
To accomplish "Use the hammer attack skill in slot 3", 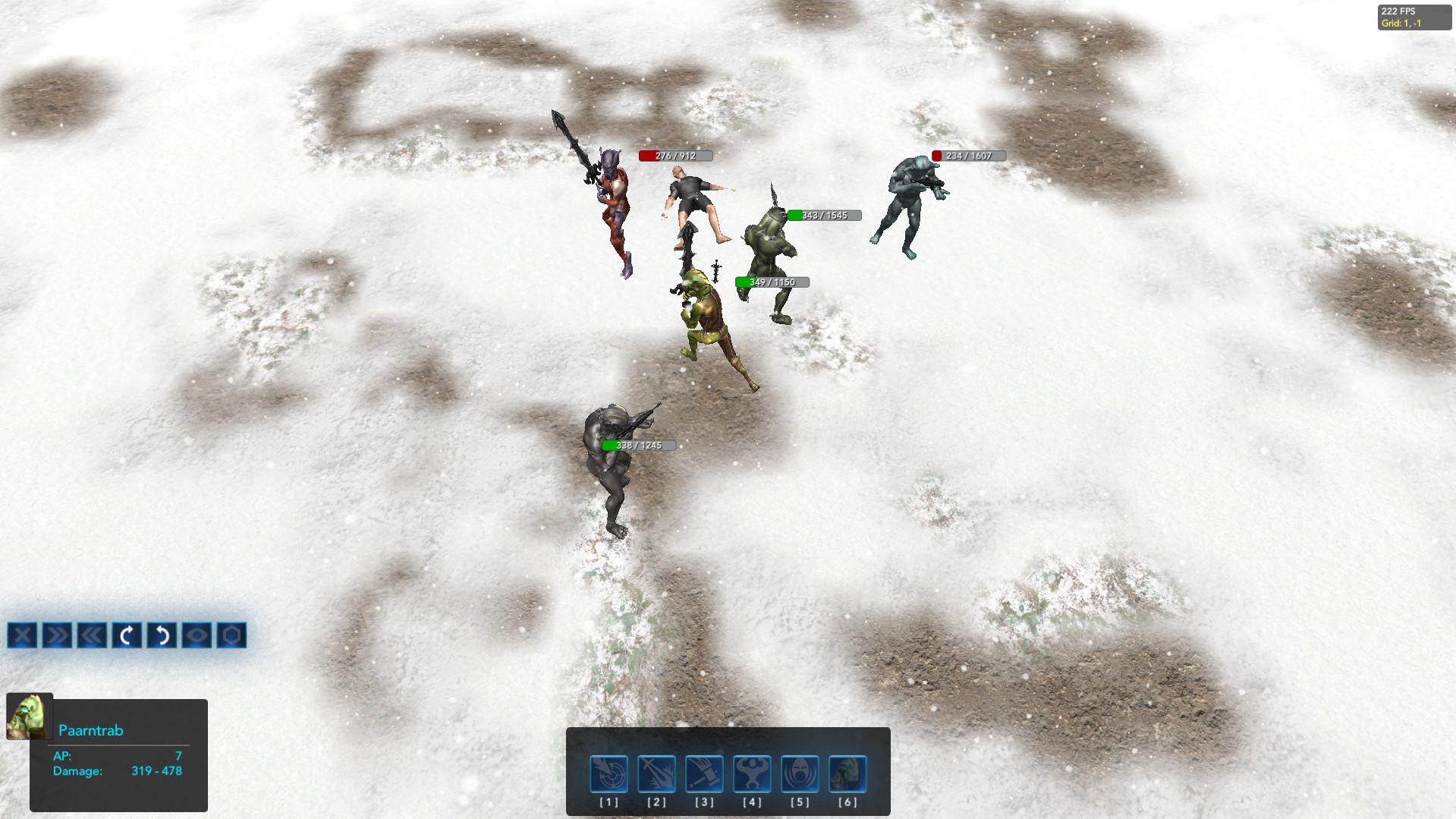I will (704, 773).
